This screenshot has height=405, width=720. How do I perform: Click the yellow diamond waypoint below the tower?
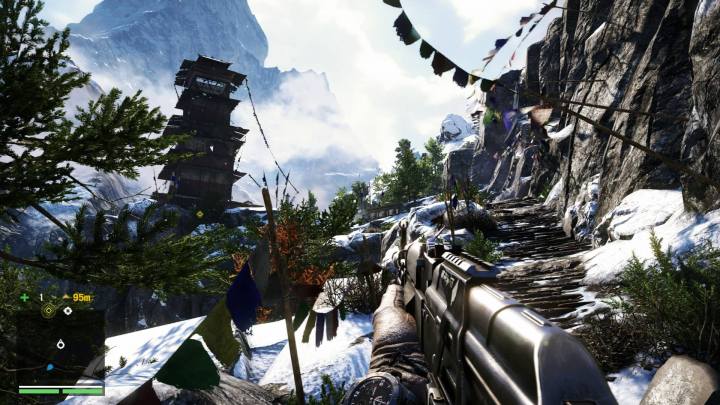coord(199,213)
